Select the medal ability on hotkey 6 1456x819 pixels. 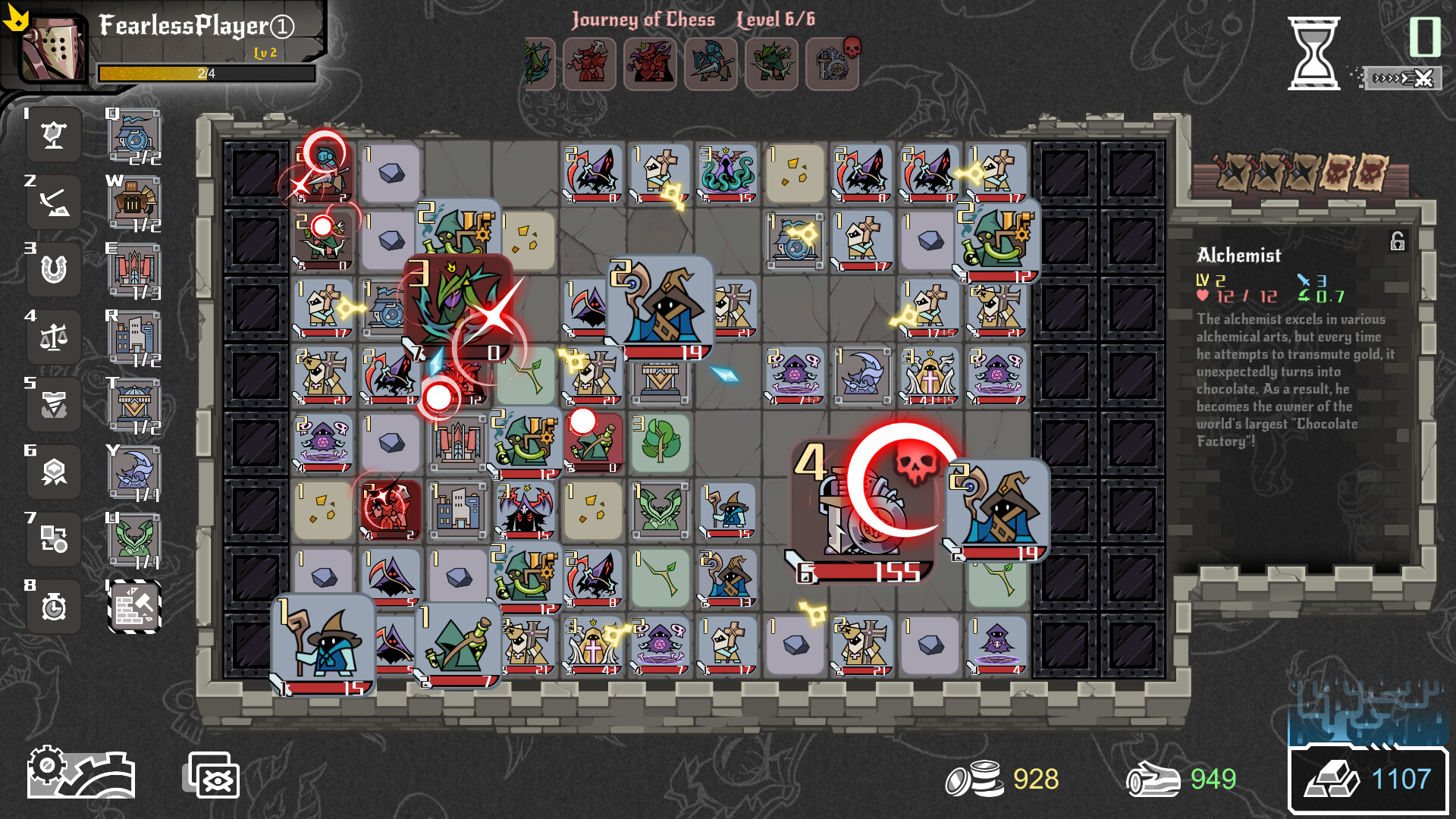[x=53, y=472]
